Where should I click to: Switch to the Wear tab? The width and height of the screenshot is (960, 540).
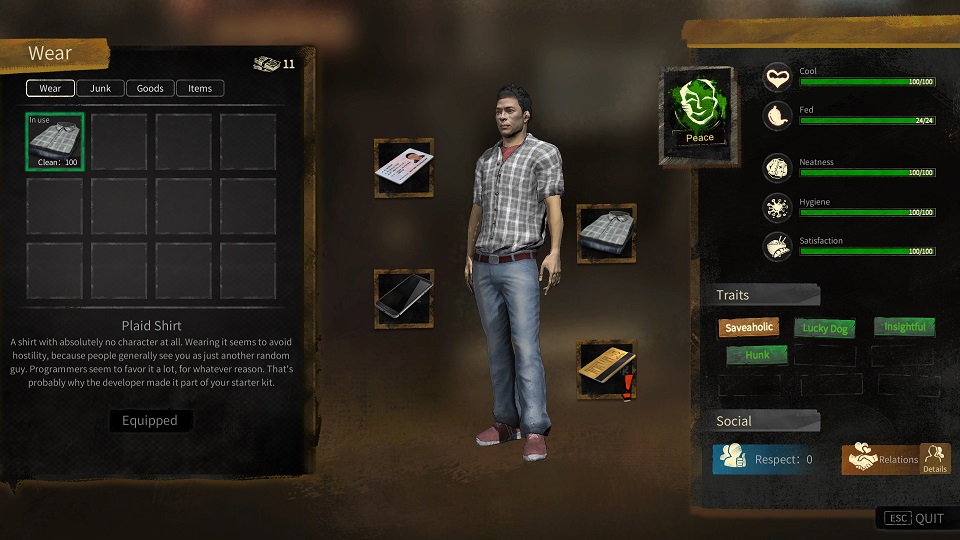pyautogui.click(x=50, y=88)
